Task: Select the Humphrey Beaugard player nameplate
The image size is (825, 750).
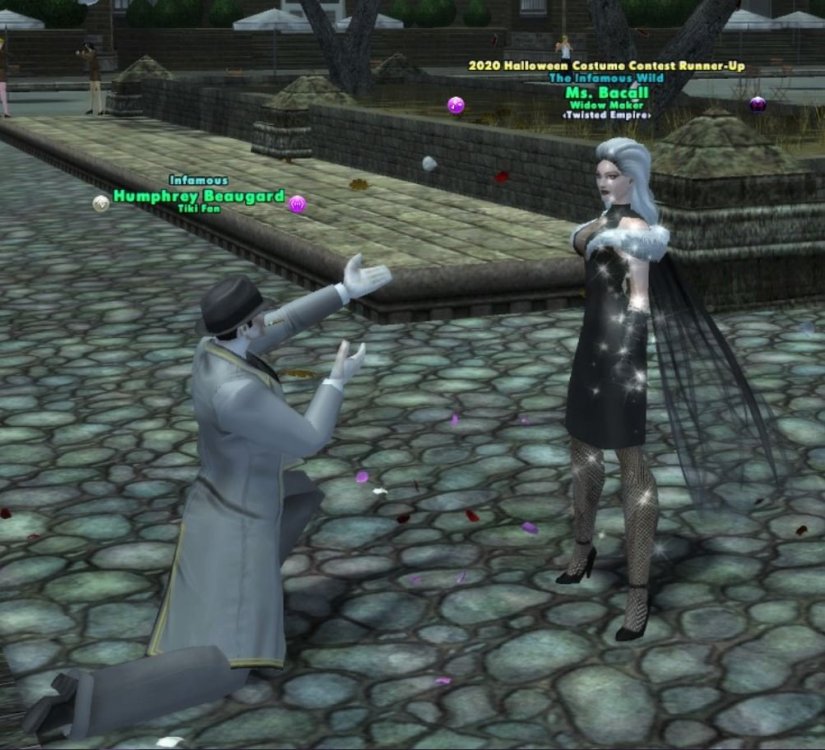Action: (x=198, y=196)
